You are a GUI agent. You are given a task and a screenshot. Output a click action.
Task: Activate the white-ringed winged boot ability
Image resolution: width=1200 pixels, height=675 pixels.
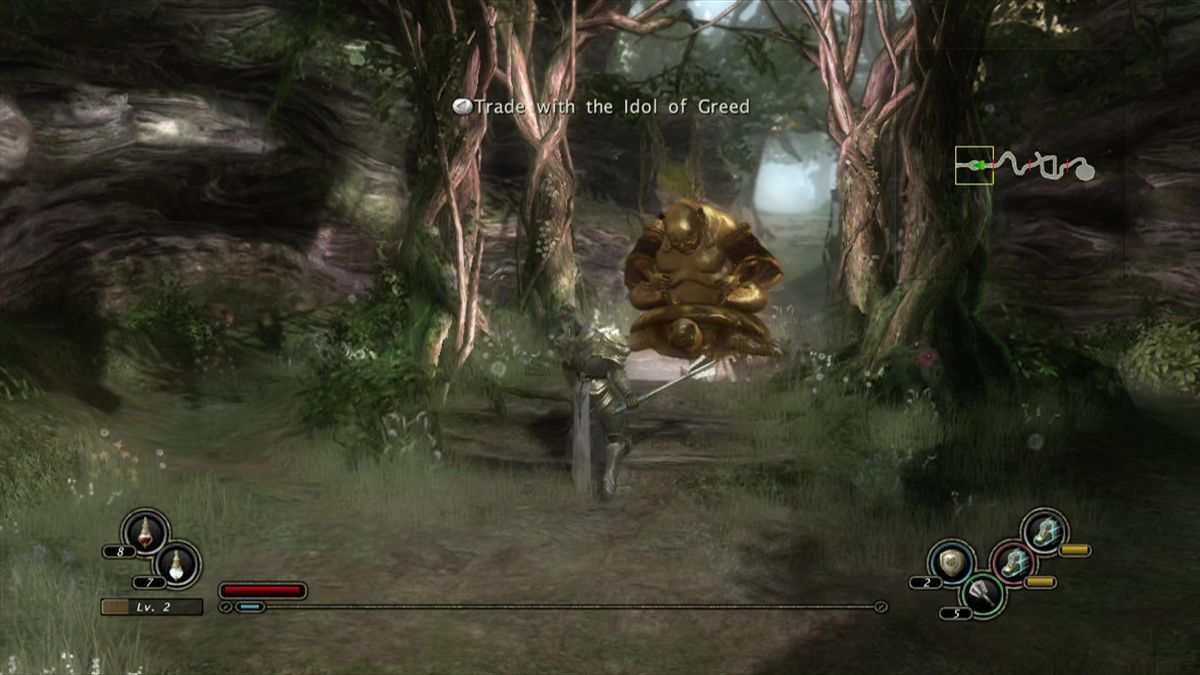click(x=1045, y=531)
